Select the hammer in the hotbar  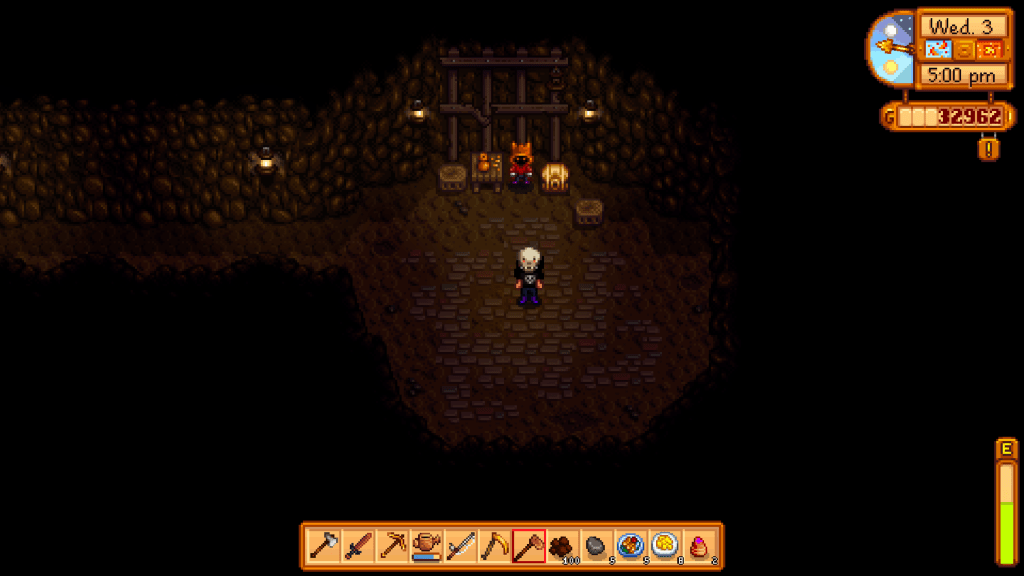click(x=325, y=546)
